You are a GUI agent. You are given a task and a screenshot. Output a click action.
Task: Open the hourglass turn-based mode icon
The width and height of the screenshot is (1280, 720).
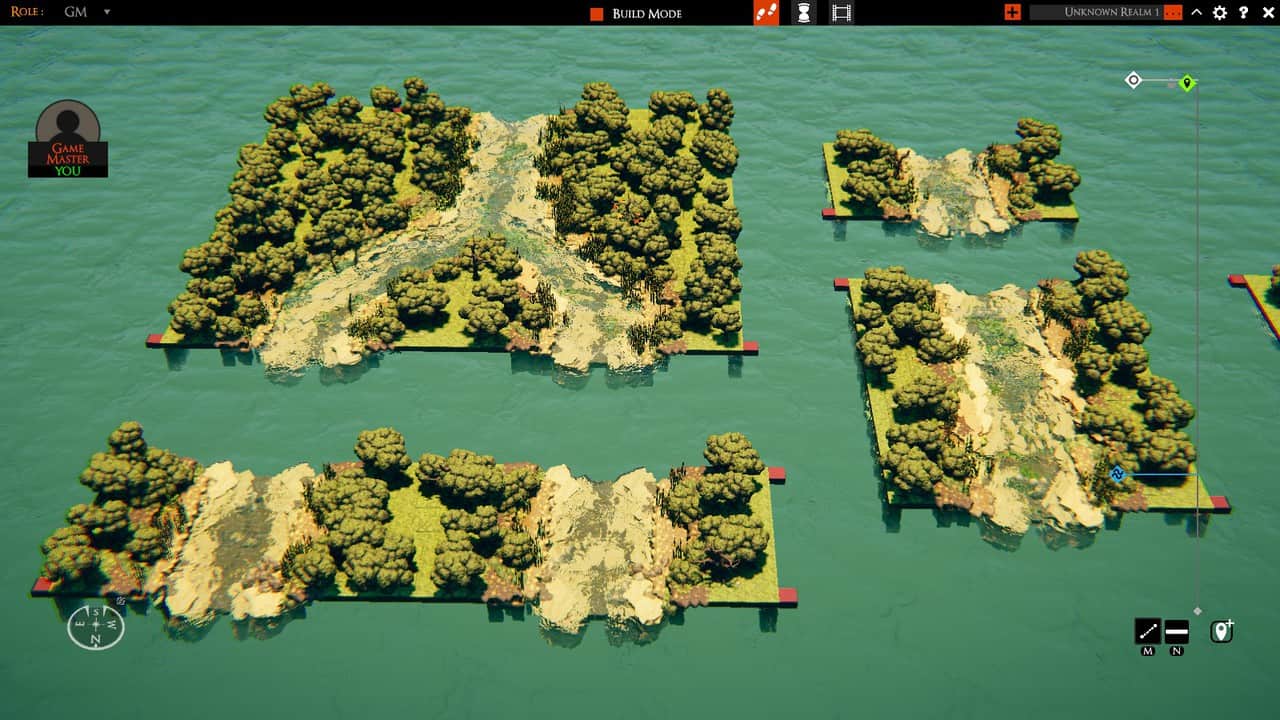click(x=803, y=13)
